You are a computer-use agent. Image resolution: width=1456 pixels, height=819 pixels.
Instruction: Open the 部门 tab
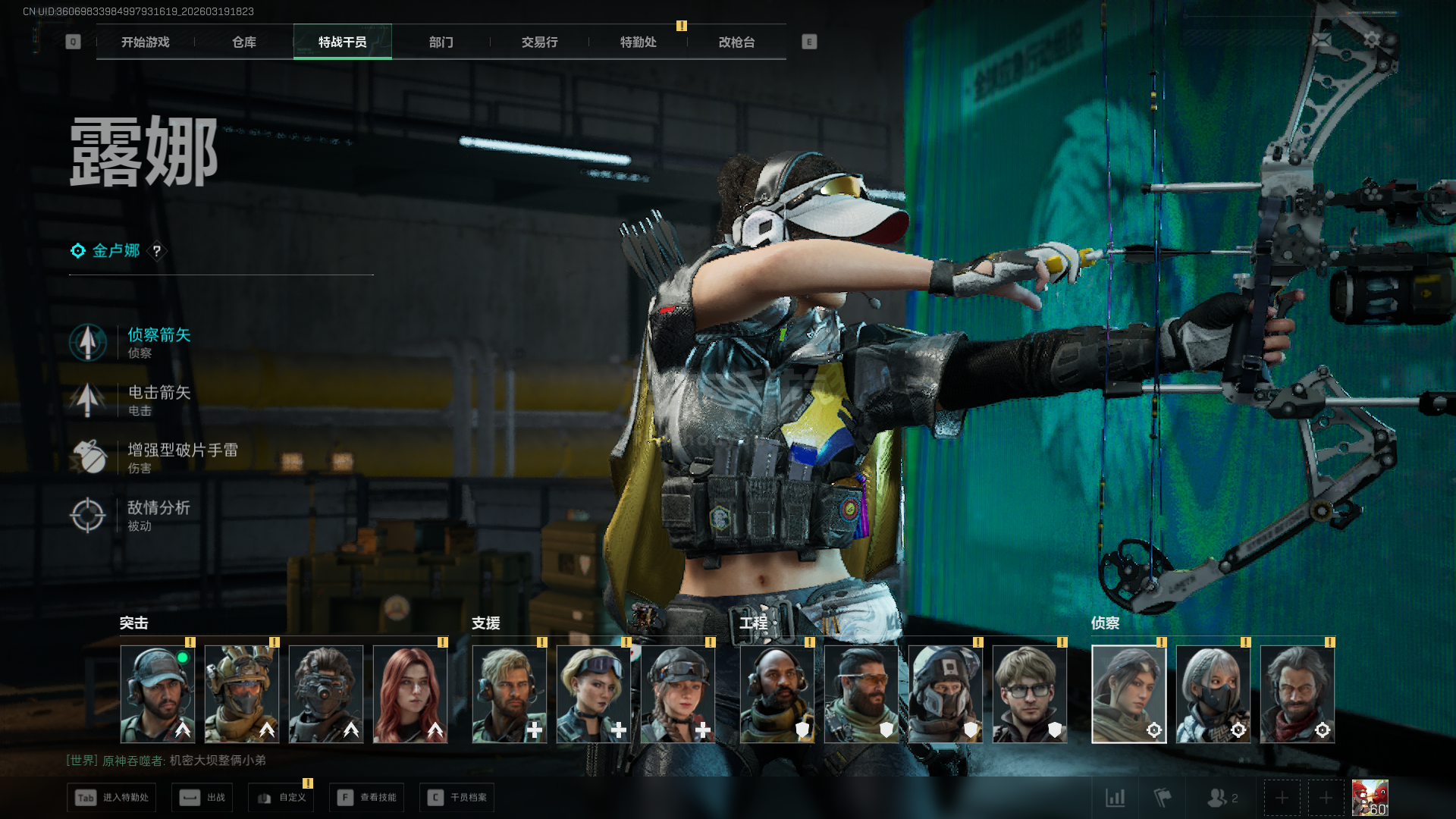[x=441, y=42]
